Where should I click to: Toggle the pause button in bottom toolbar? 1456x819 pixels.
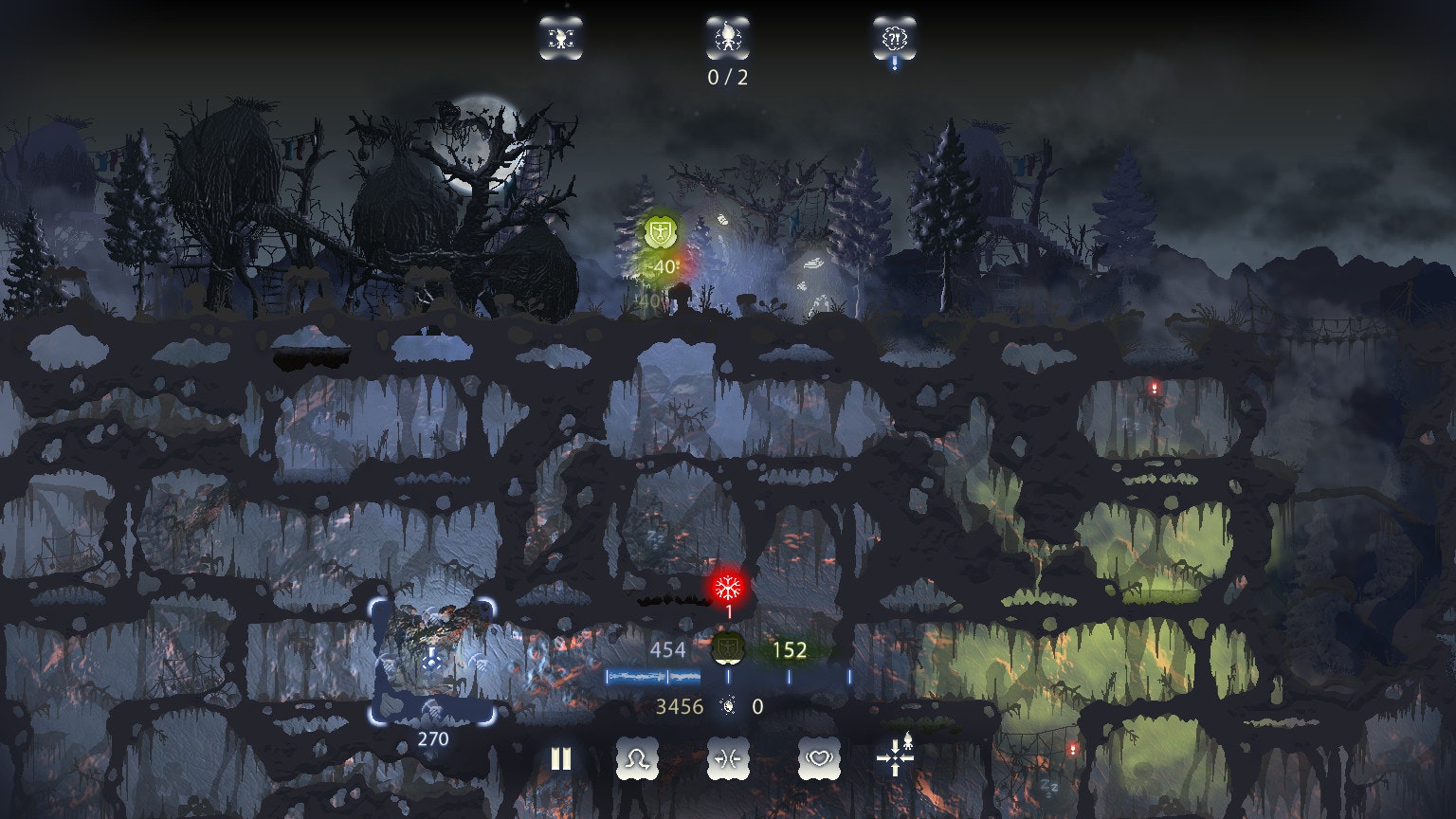coord(559,758)
